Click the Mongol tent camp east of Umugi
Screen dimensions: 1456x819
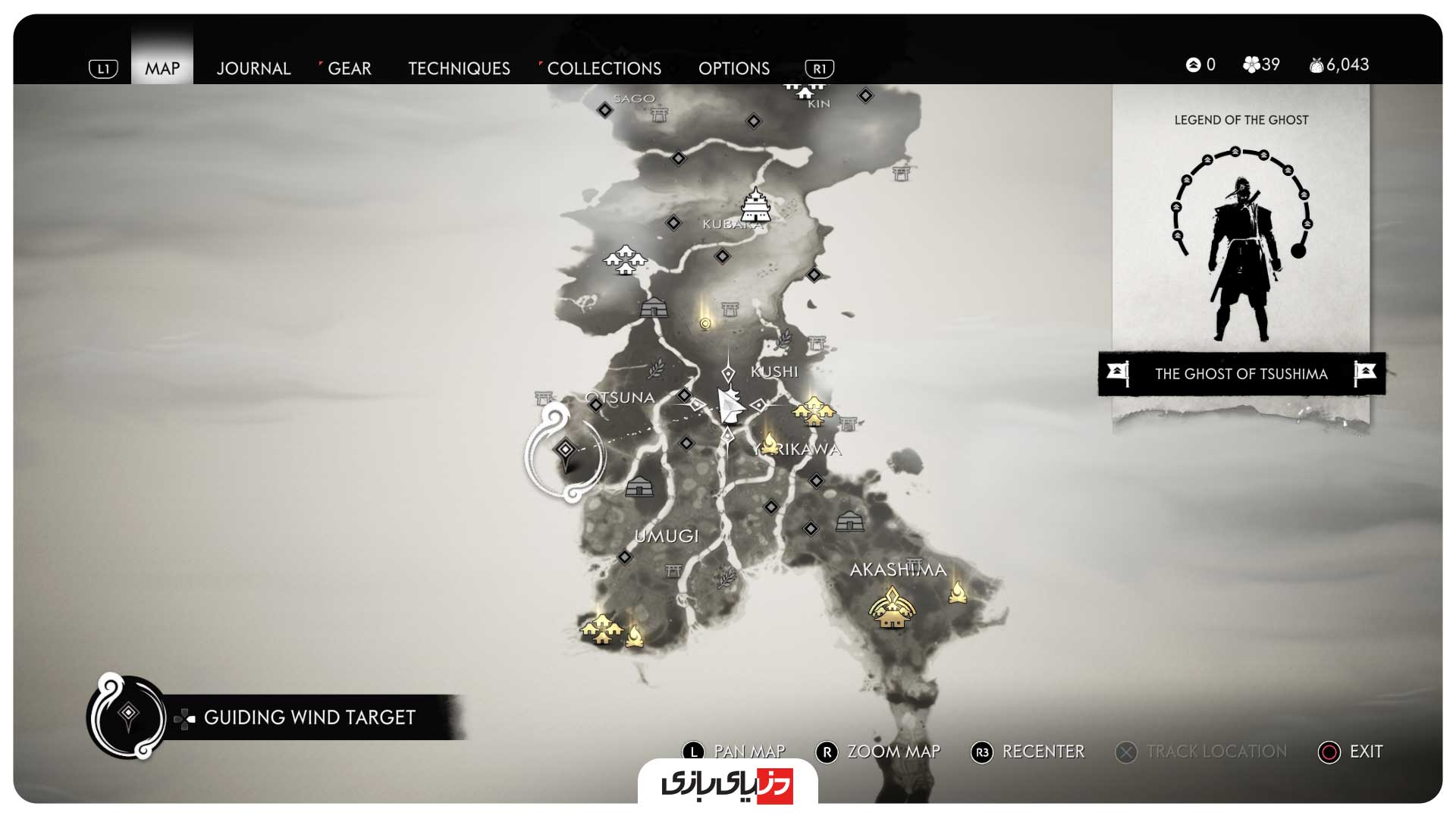click(x=849, y=522)
